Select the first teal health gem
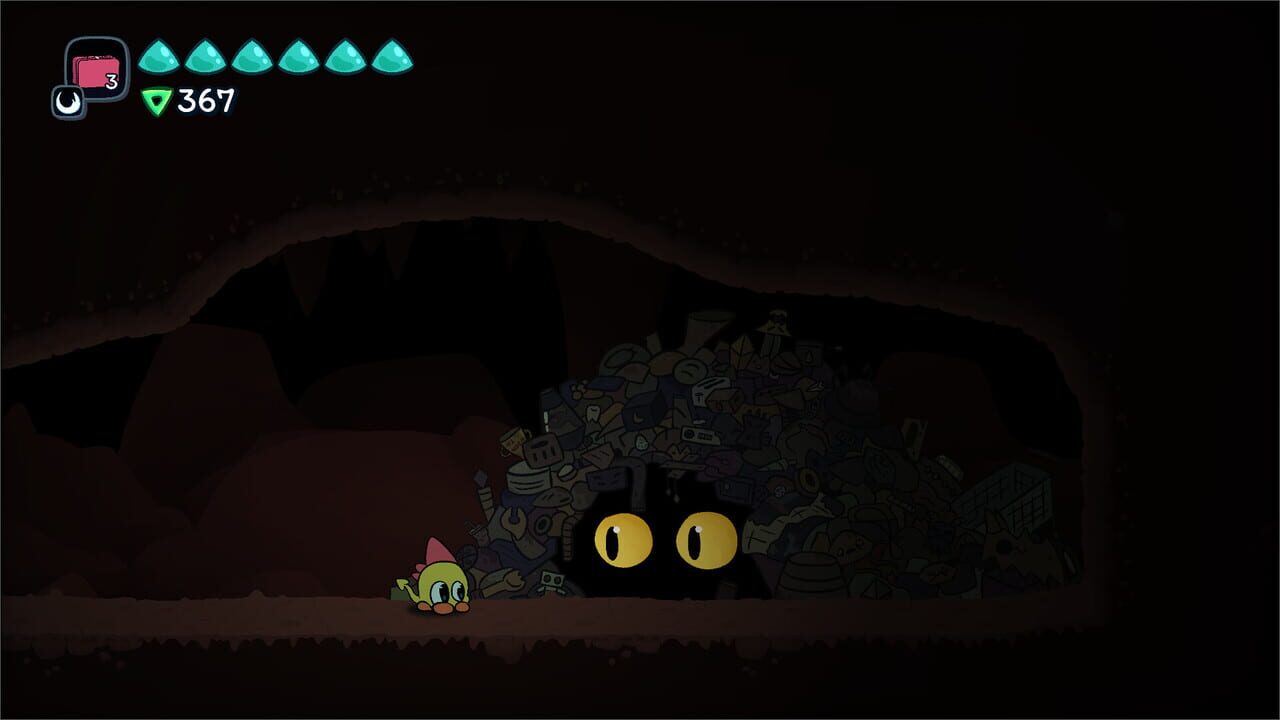The width and height of the screenshot is (1280, 720). click(x=157, y=57)
